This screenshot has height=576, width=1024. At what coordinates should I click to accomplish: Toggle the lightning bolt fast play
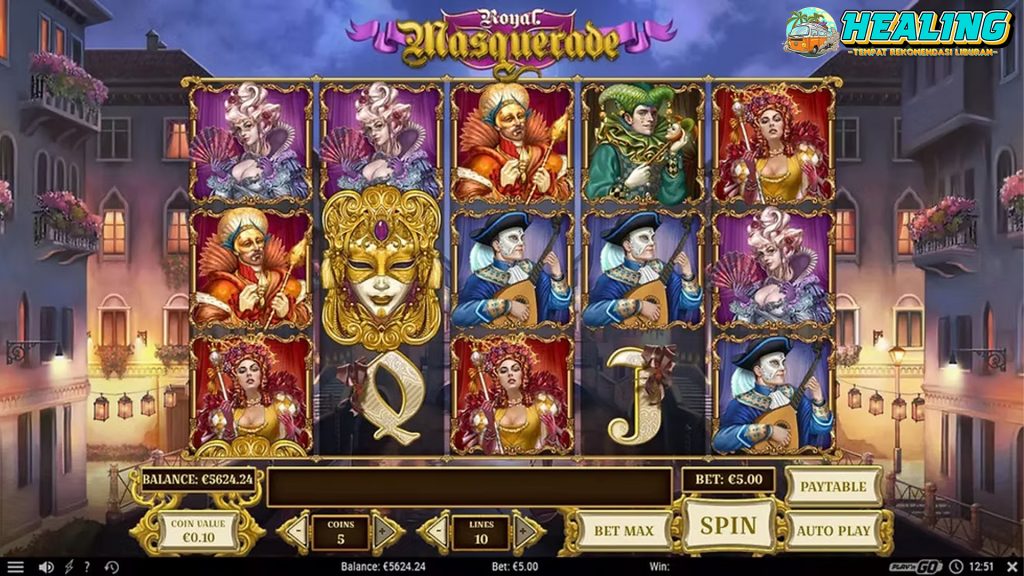tap(68, 567)
